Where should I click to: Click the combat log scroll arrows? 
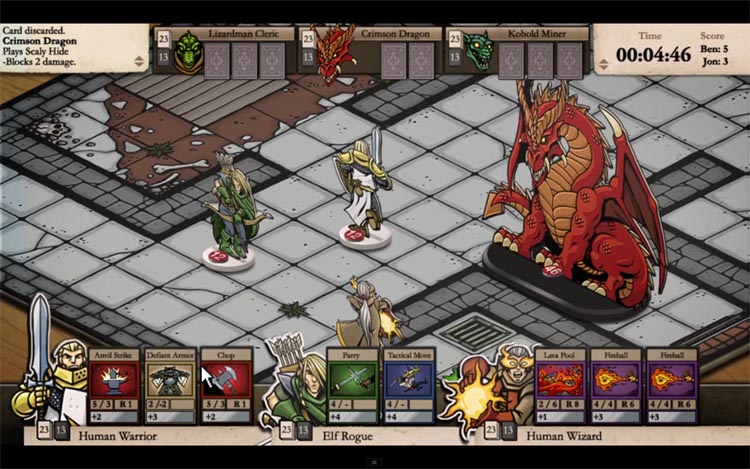point(140,62)
